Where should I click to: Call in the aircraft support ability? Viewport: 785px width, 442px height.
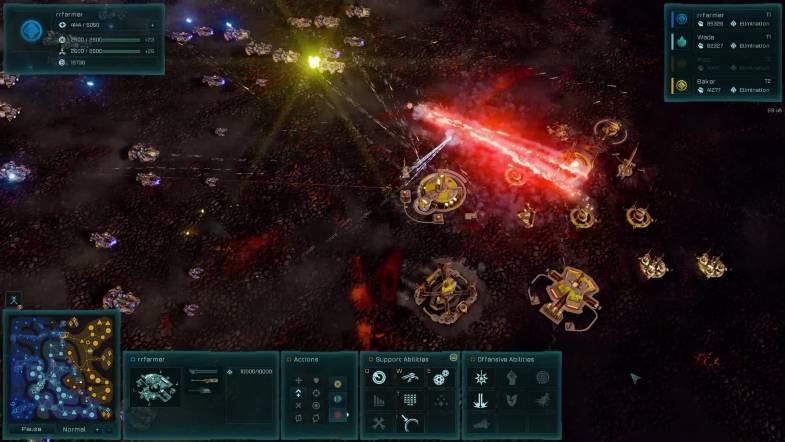[410, 377]
